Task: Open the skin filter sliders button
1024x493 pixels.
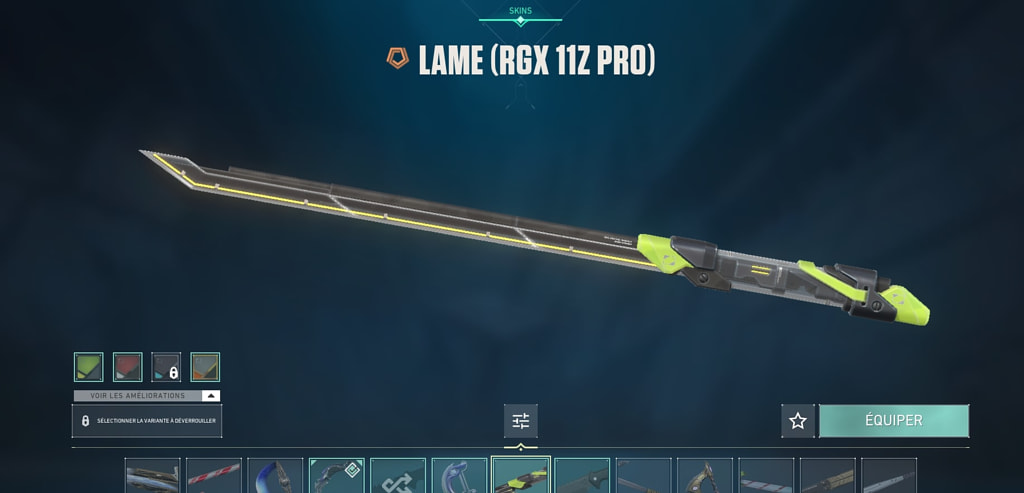Action: 521,421
